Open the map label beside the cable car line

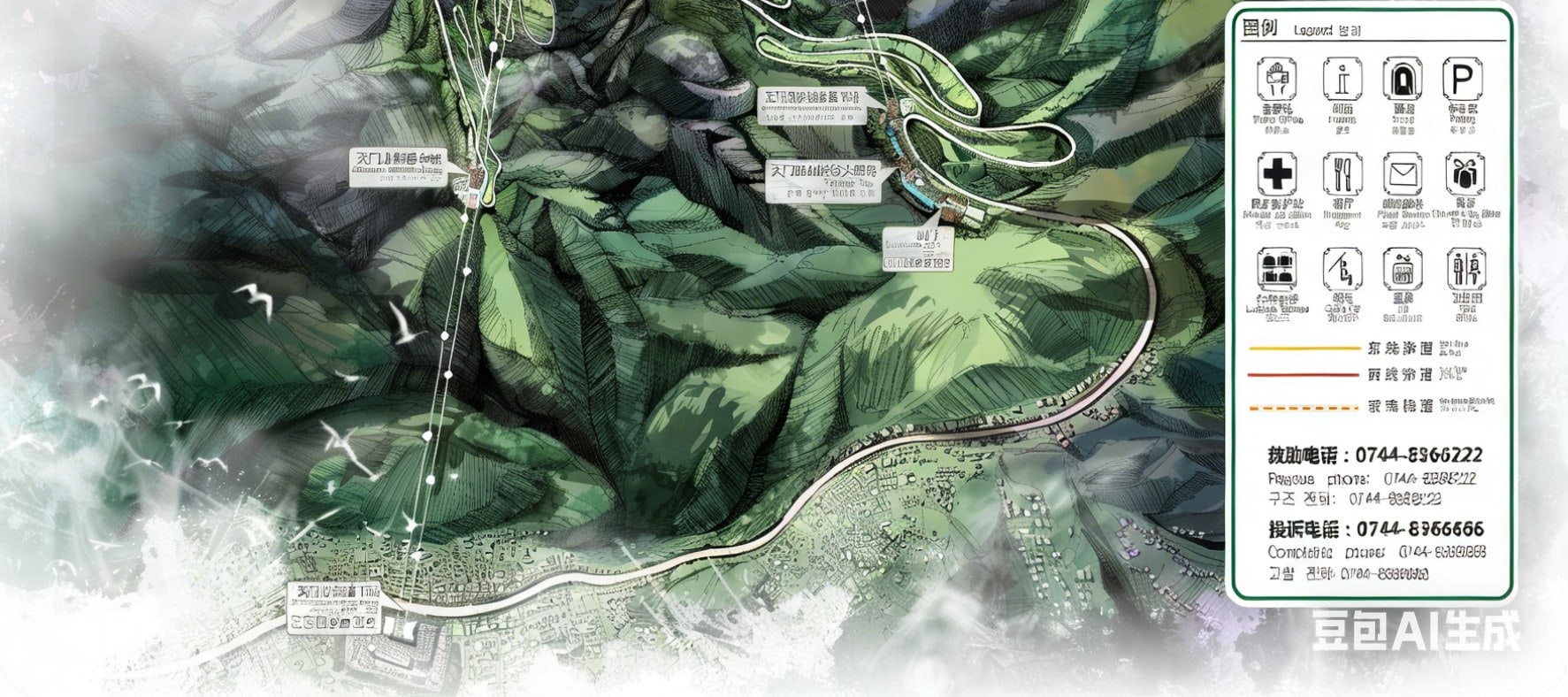click(397, 167)
